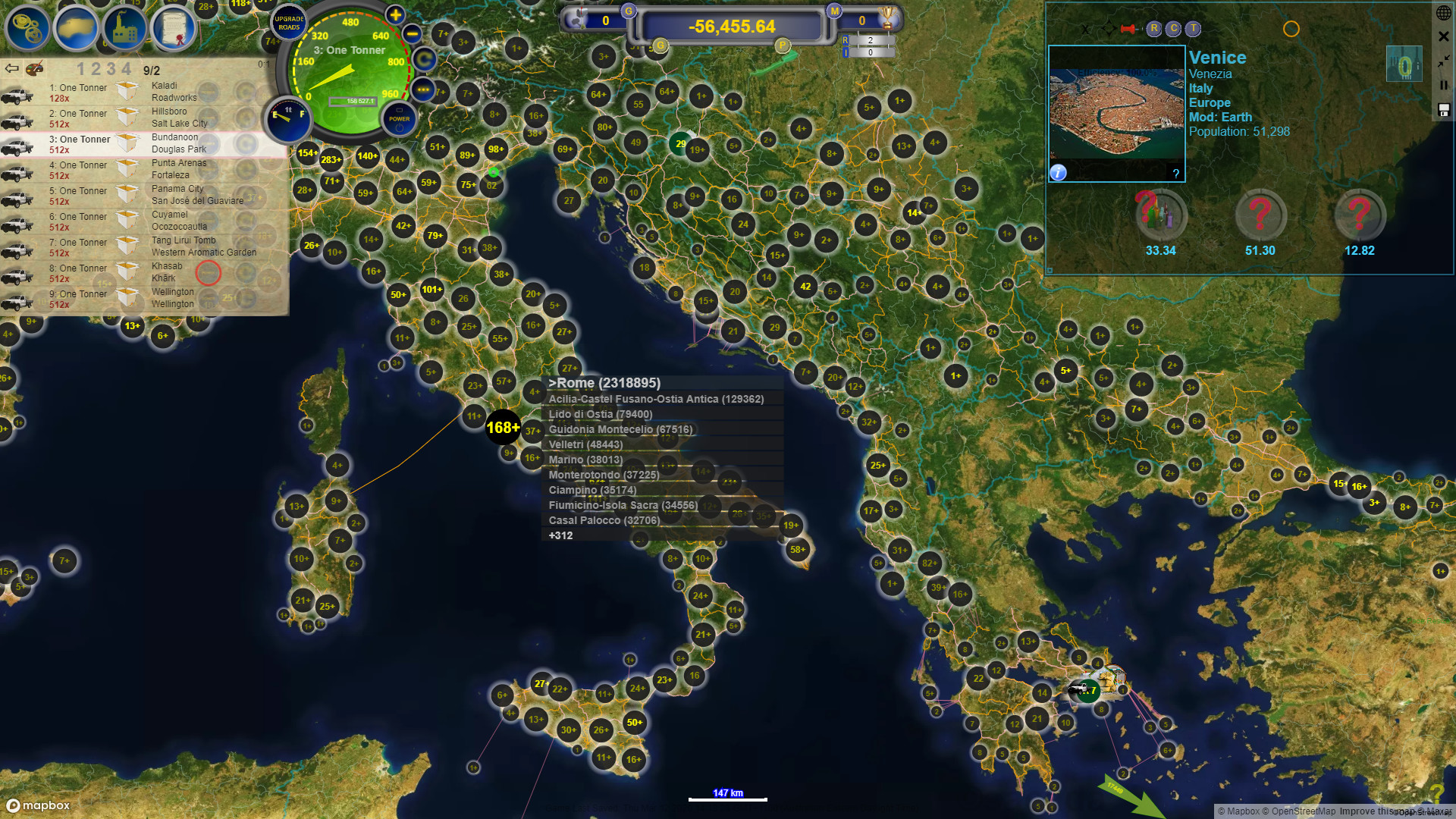Expand the +312 cities under Rome
The image size is (1456, 819).
pyautogui.click(x=560, y=535)
